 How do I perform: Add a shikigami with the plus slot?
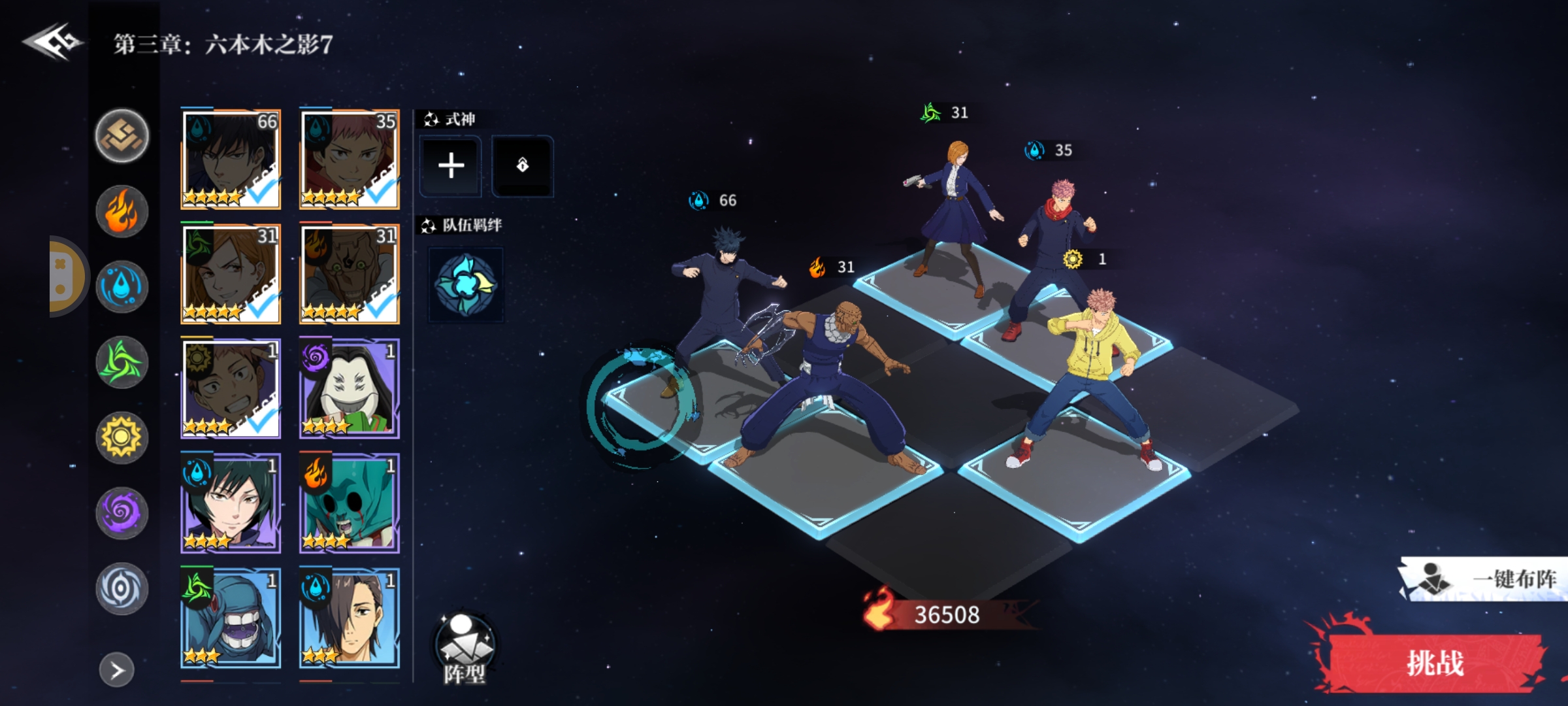[451, 165]
